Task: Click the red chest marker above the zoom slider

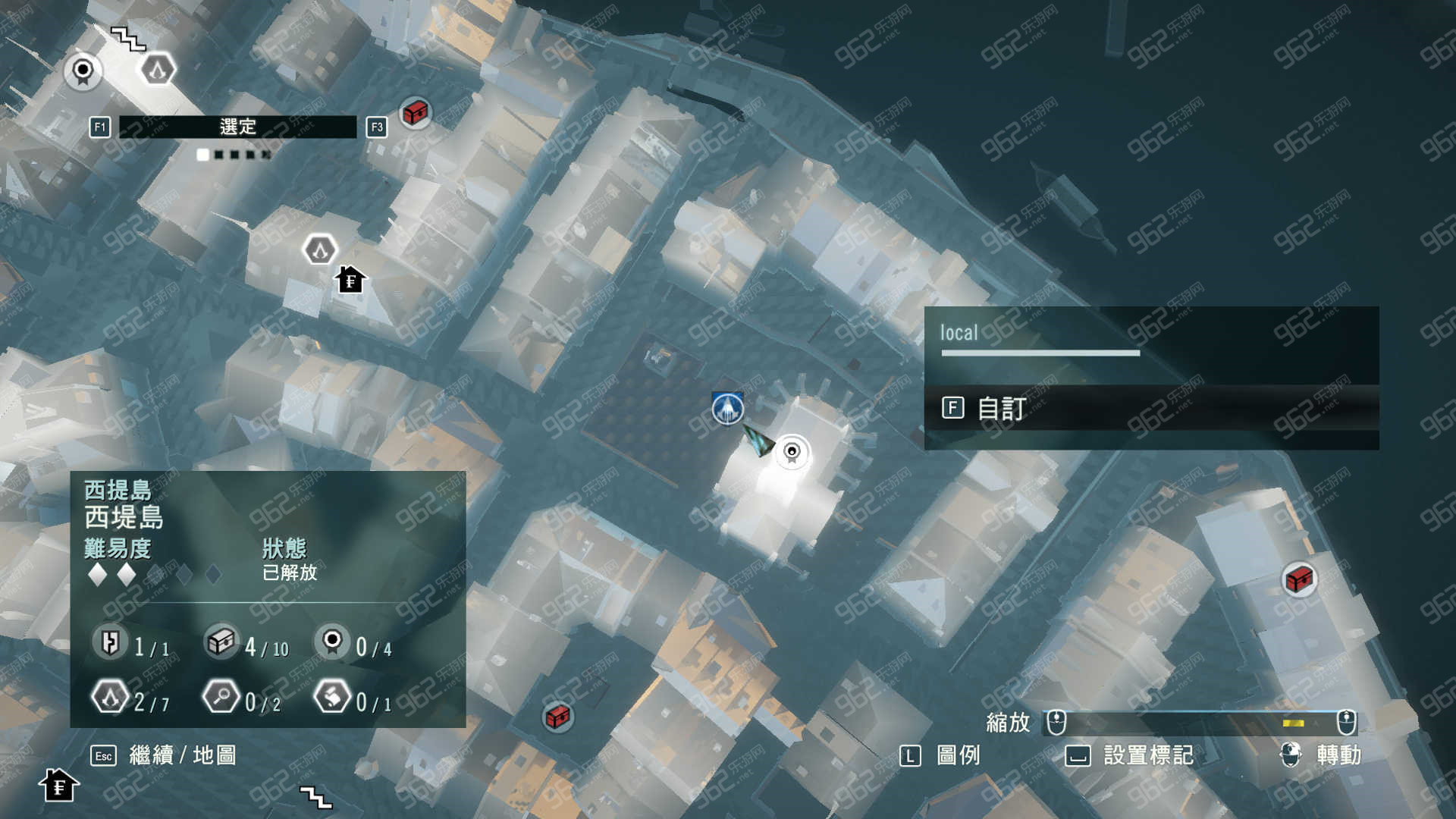Action: pyautogui.click(x=1299, y=580)
